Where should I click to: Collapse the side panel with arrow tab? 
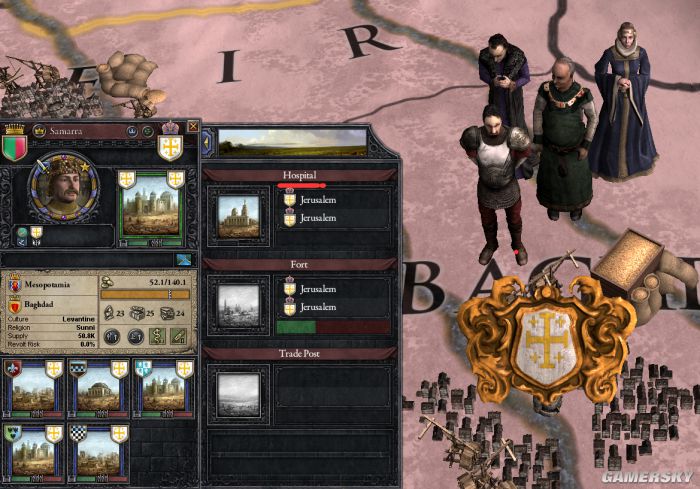pos(206,143)
